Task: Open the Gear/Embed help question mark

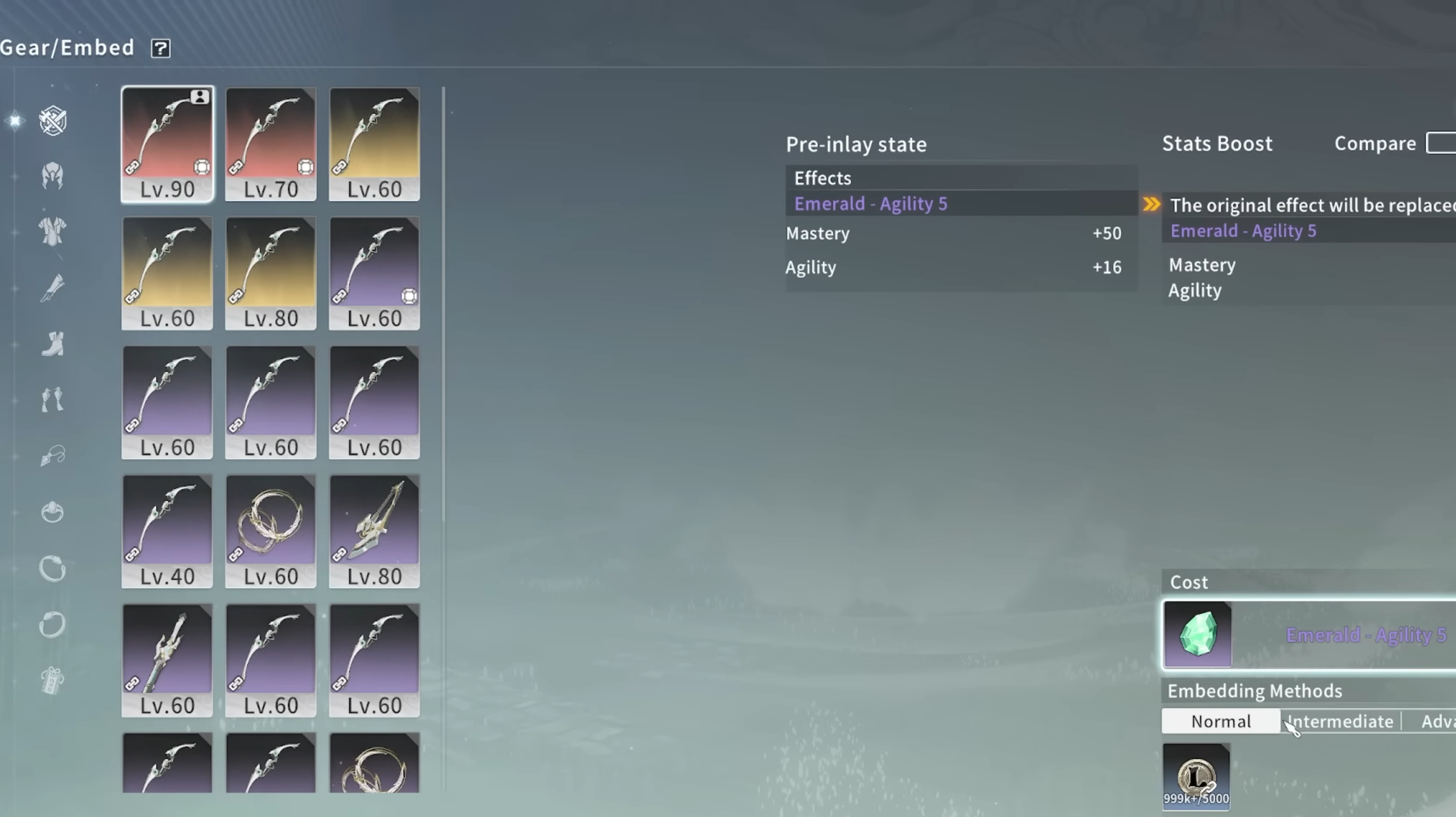Action: tap(161, 48)
